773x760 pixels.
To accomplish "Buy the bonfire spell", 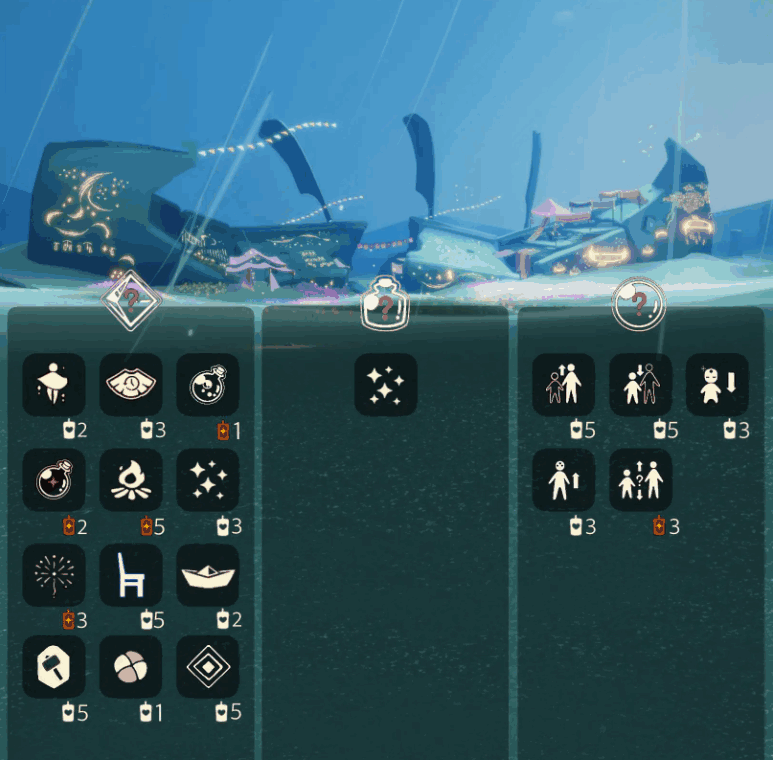I will click(131, 480).
